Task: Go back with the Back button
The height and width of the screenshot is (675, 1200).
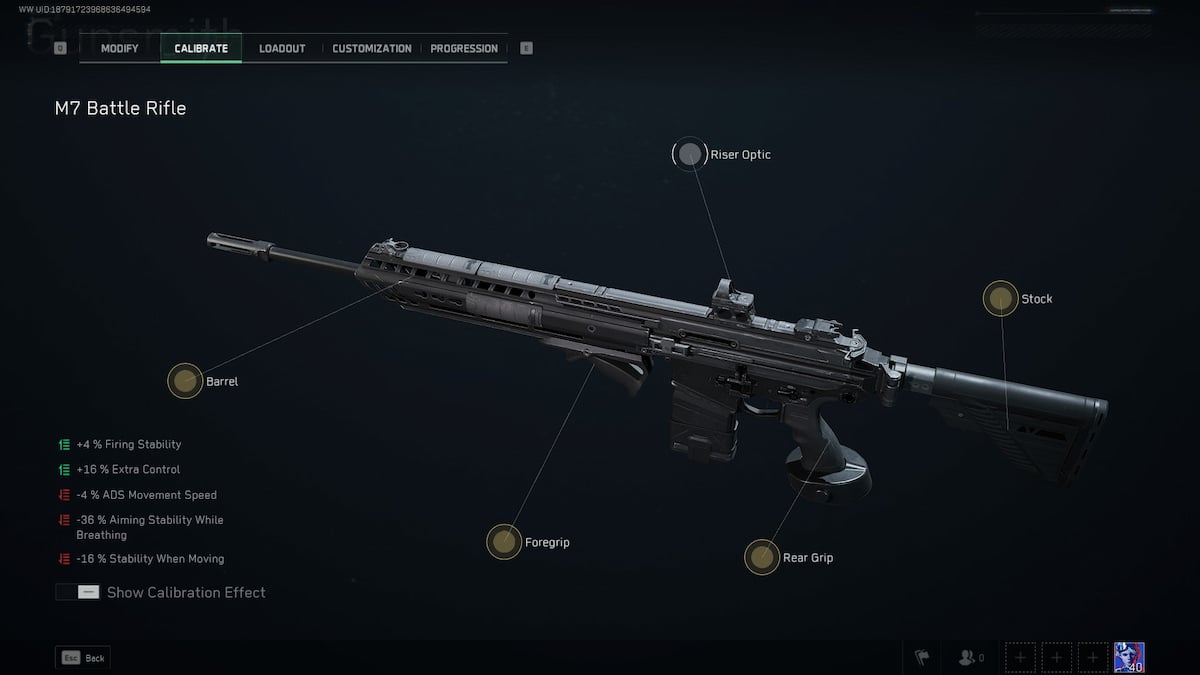Action: (82, 658)
